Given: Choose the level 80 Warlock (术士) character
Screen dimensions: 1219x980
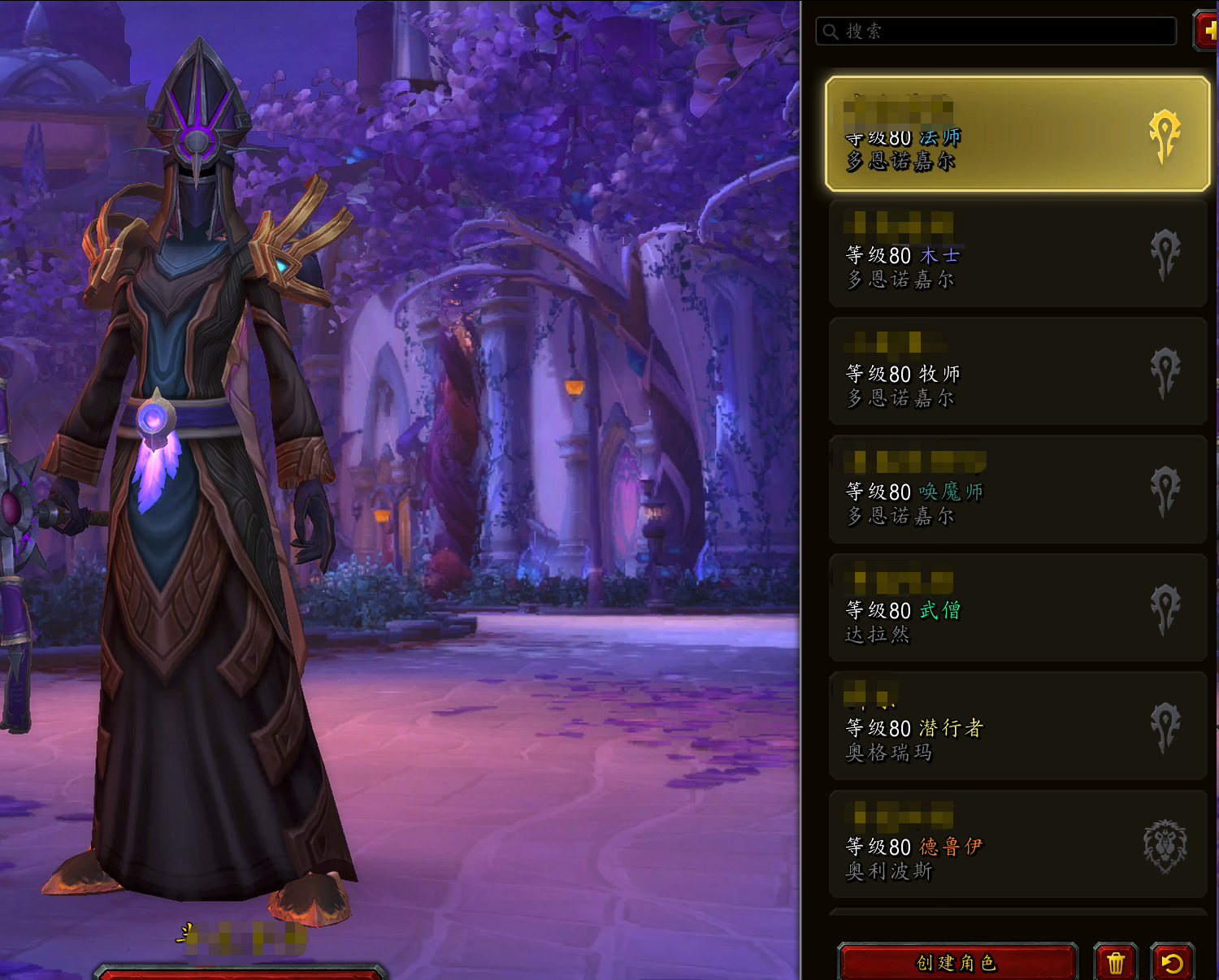Looking at the screenshot, I should point(1017,254).
